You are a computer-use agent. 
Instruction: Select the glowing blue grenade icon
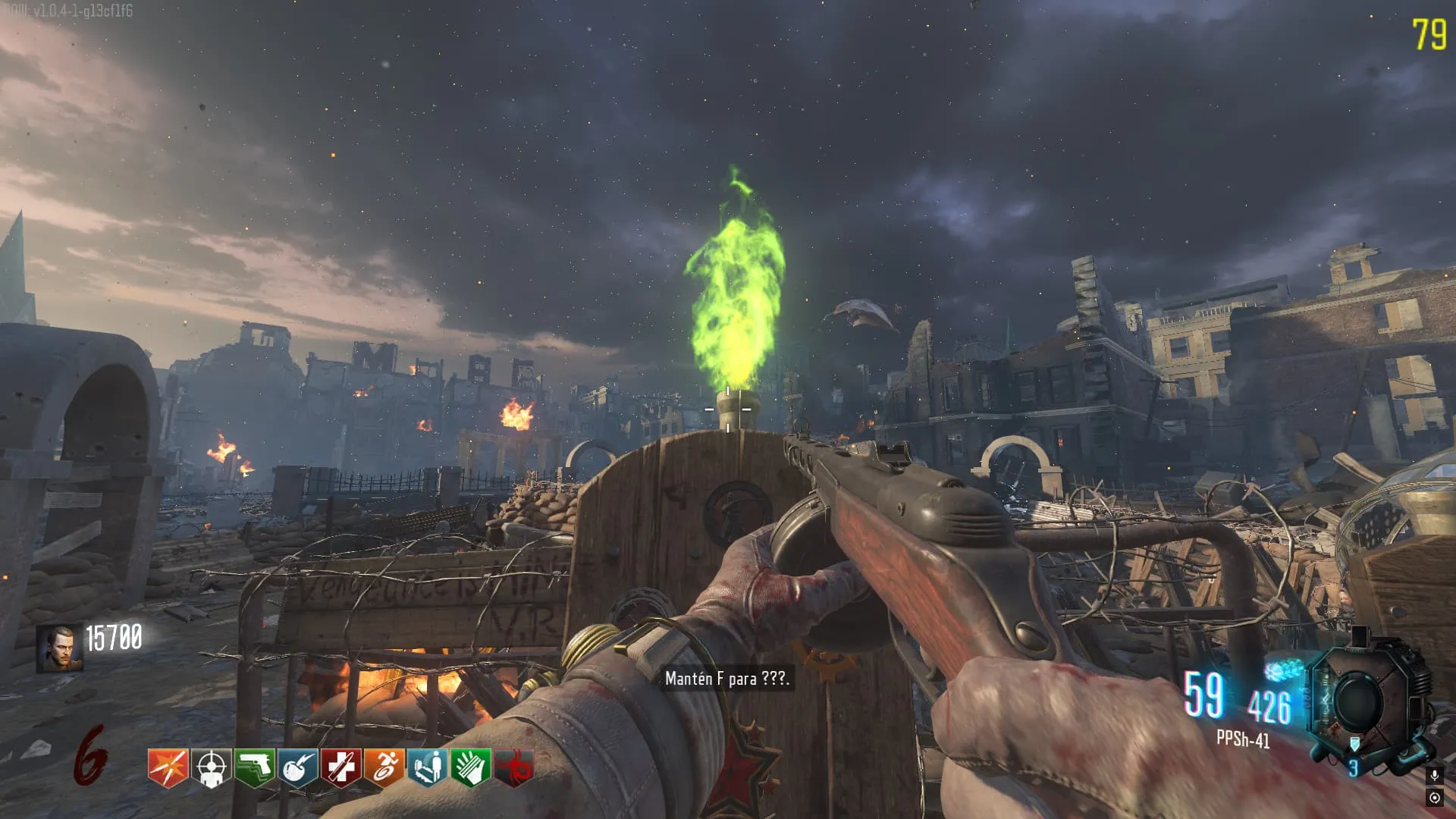pos(1284,671)
